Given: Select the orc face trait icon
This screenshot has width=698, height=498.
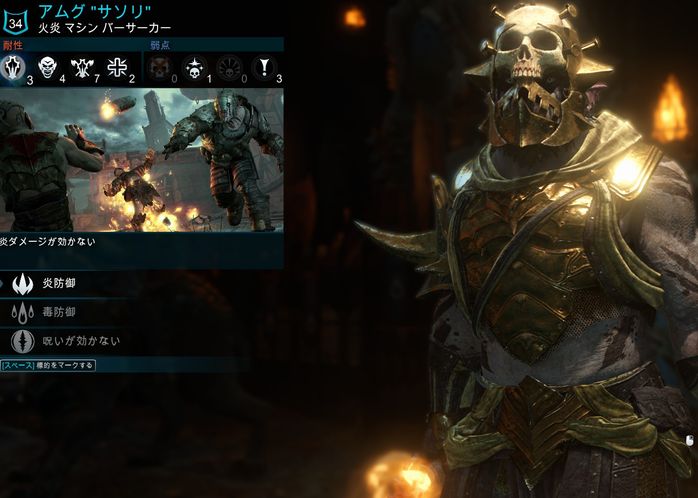Looking at the screenshot, I should (x=48, y=68).
